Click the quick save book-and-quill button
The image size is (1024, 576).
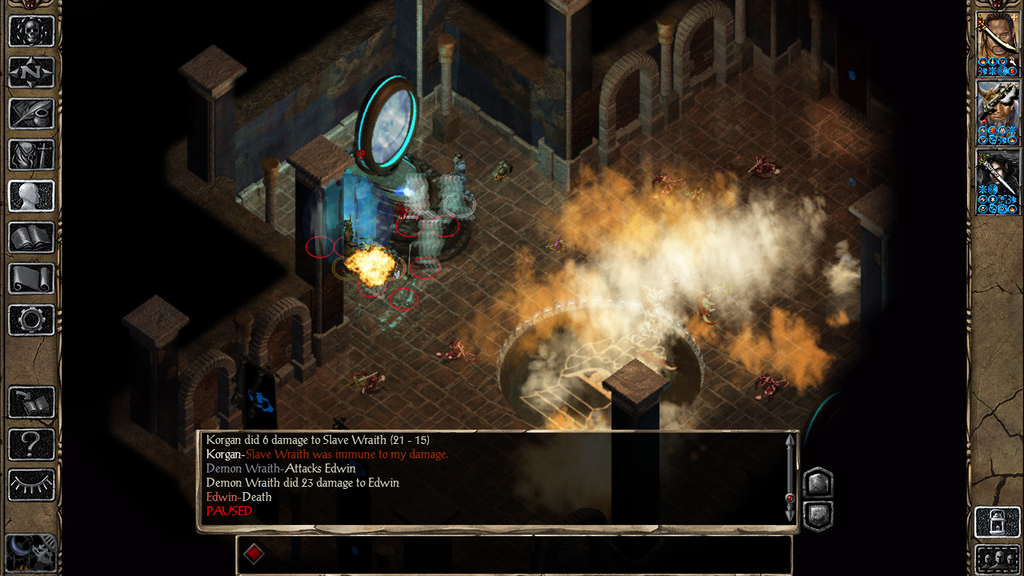31,402
